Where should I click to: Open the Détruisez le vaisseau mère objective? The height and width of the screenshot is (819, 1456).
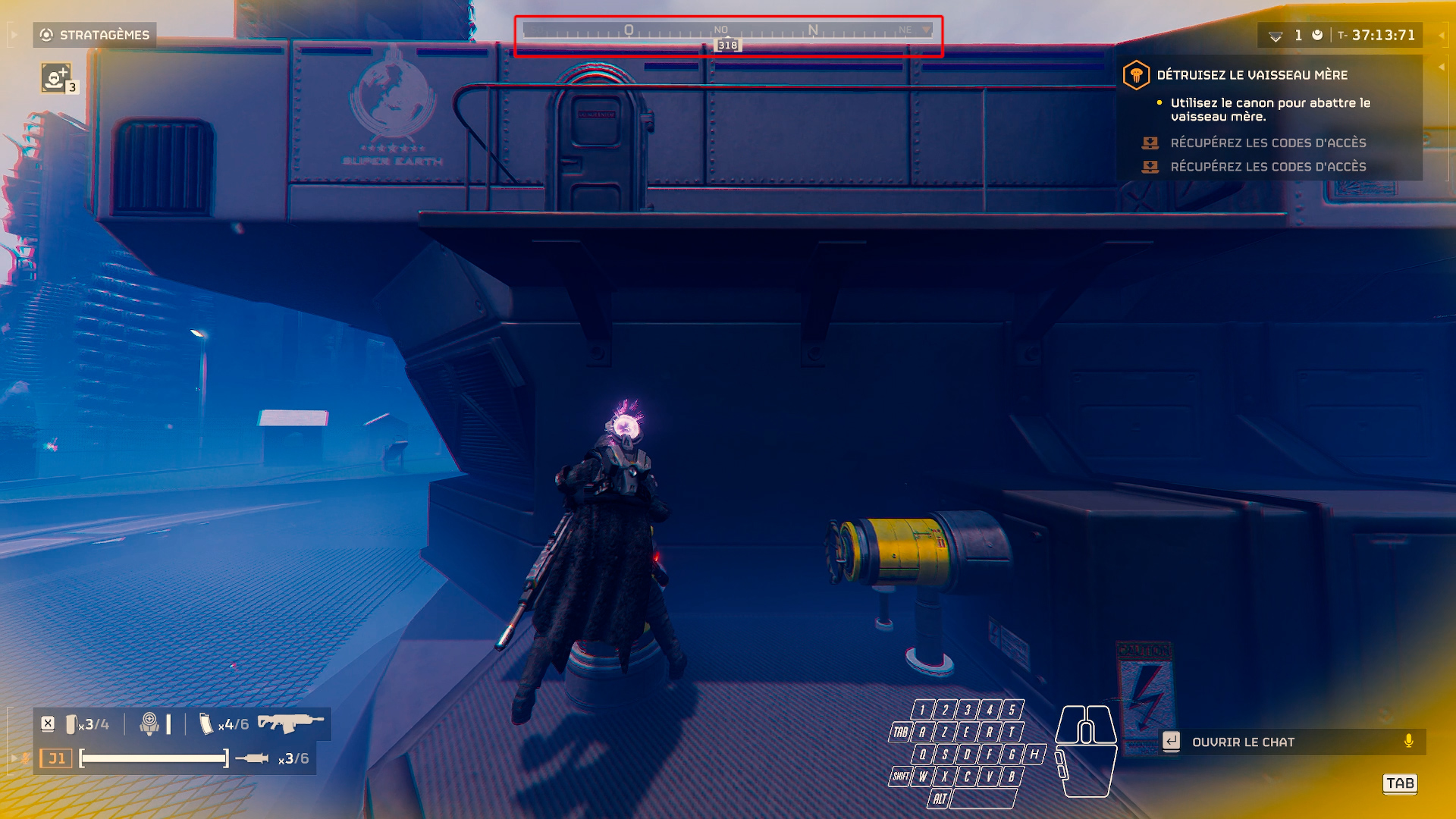(1251, 75)
